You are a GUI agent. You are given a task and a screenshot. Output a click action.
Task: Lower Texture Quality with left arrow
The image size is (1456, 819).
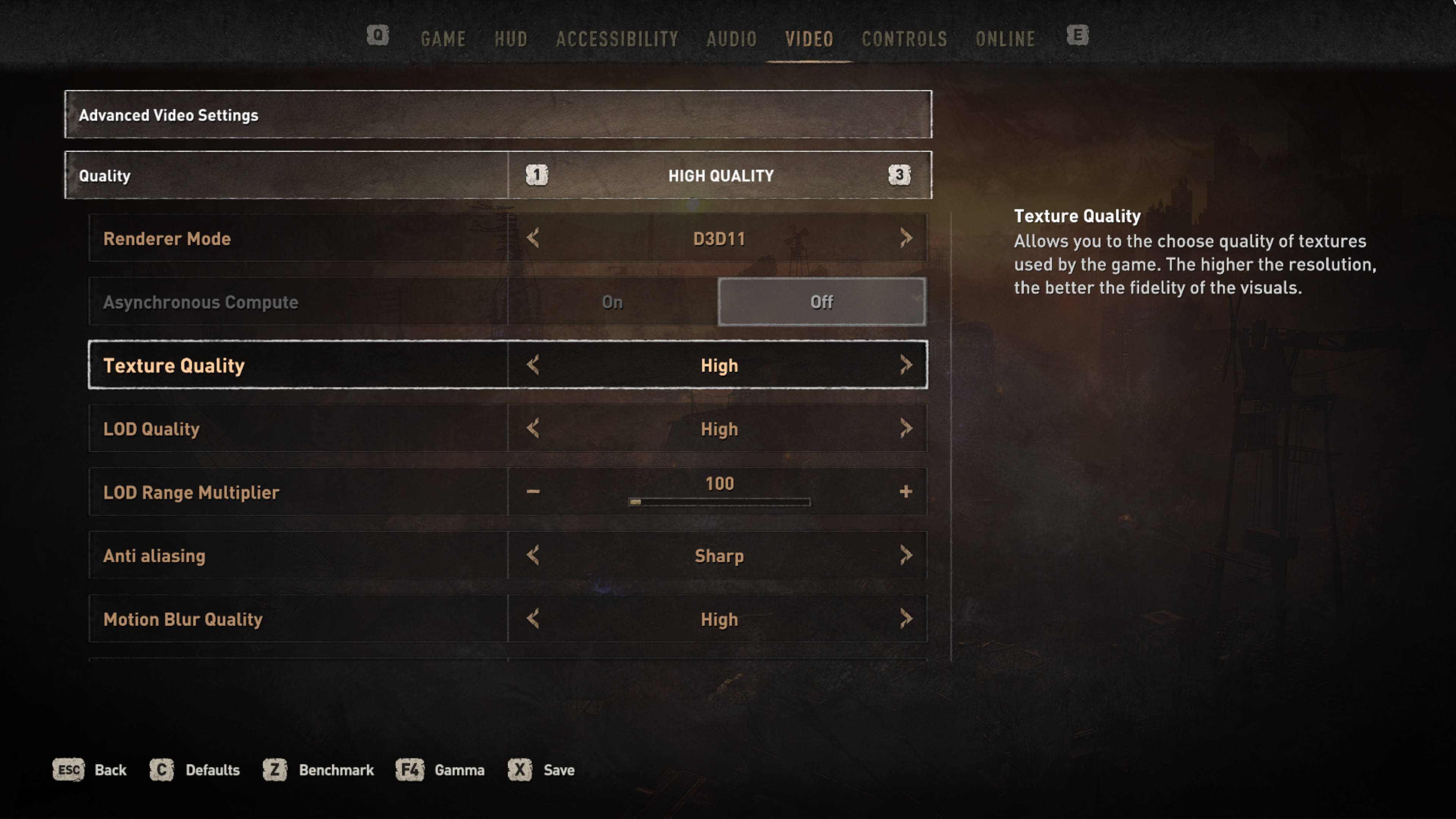(532, 365)
